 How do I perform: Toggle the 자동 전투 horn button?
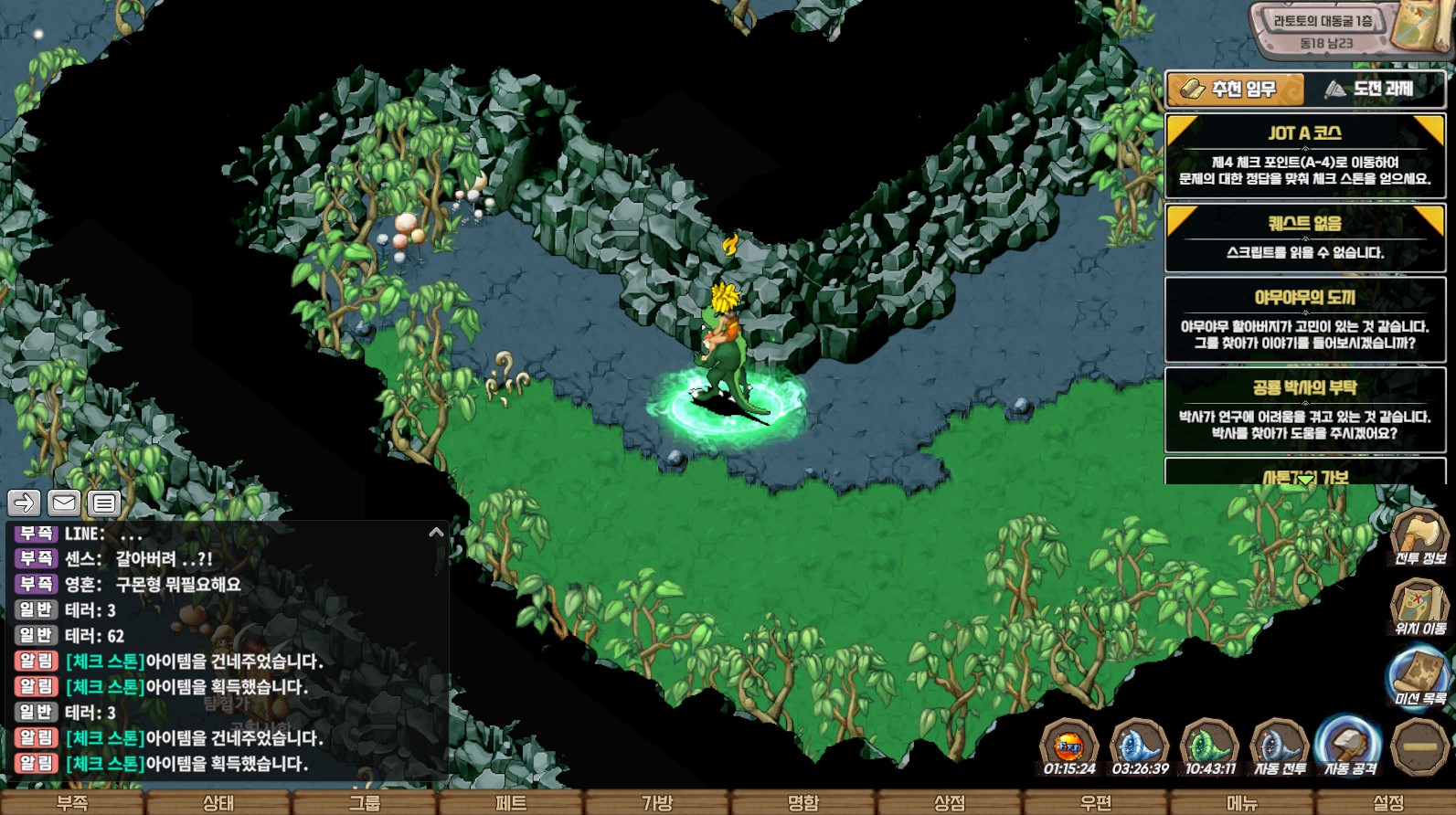[x=1279, y=747]
